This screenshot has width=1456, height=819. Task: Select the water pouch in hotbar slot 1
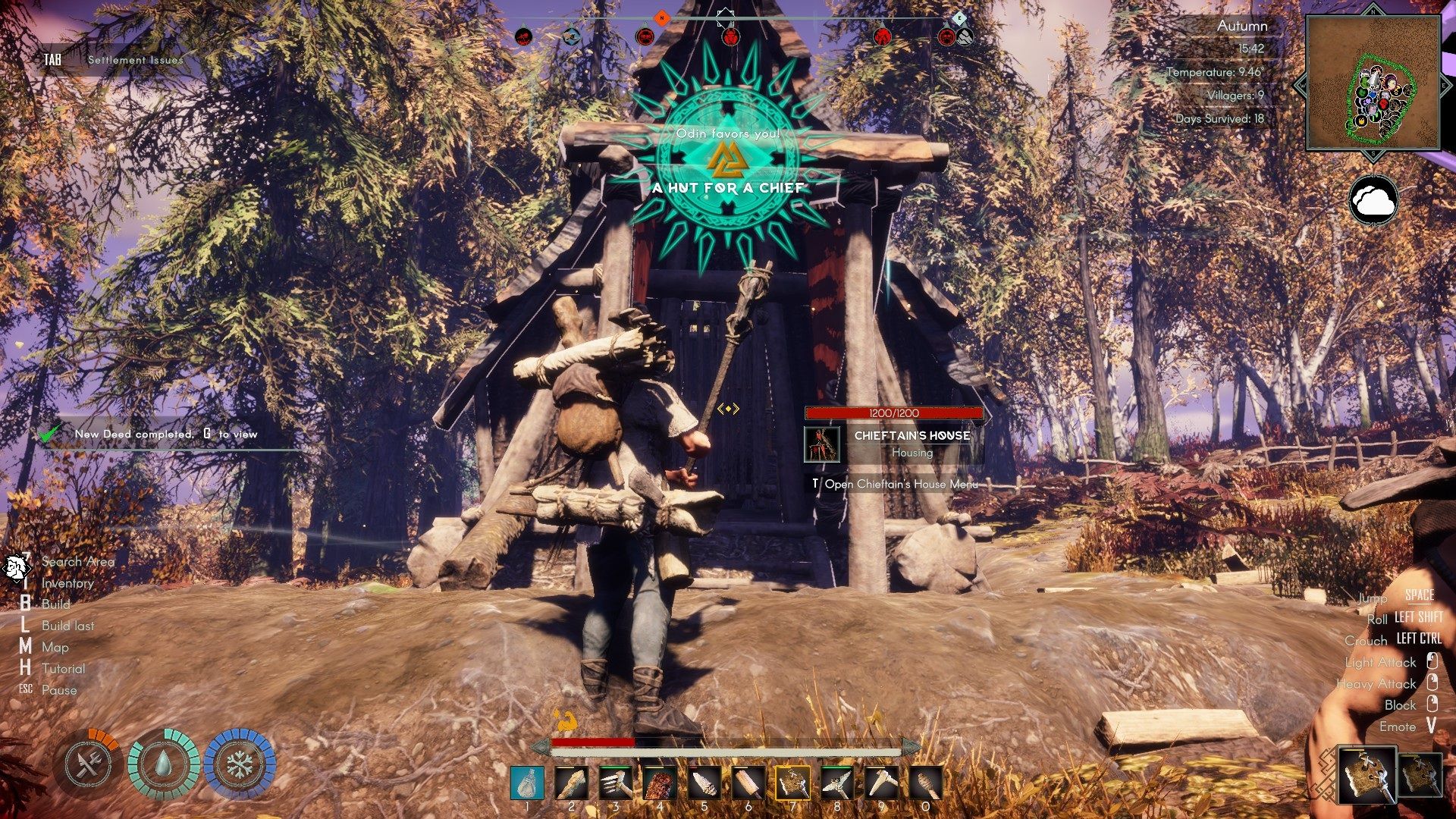tap(527, 783)
